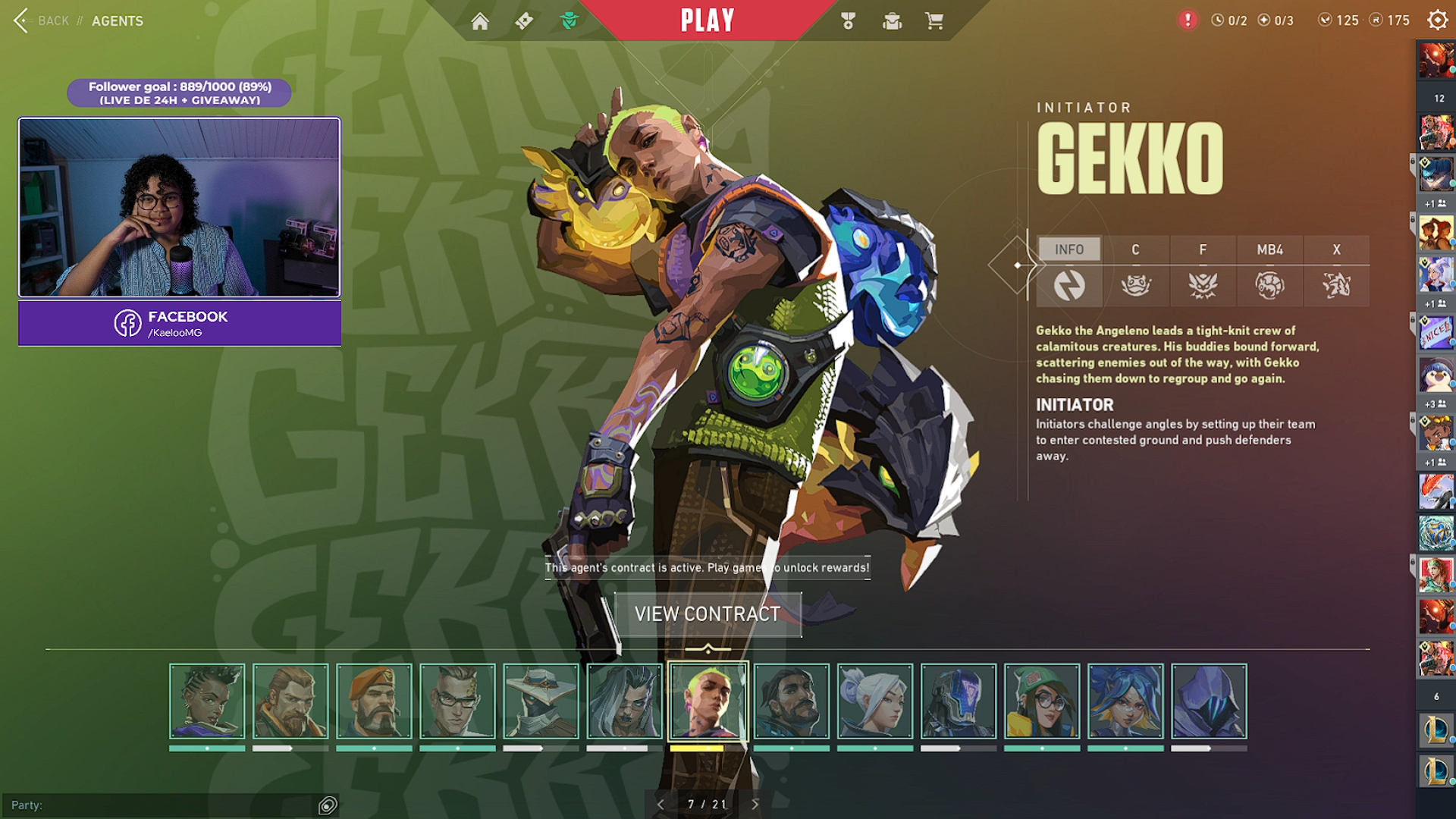Viewport: 1456px width, 819px height.
Task: Click the Party chat input box
Action: point(159,805)
